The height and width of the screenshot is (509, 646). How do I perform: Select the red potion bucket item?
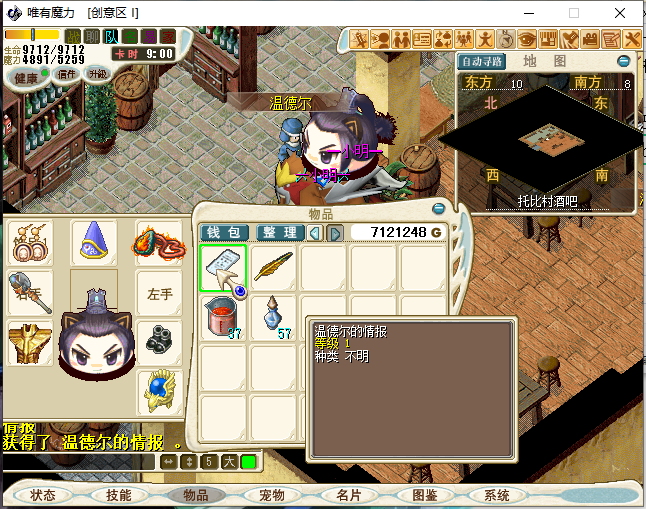tap(223, 318)
